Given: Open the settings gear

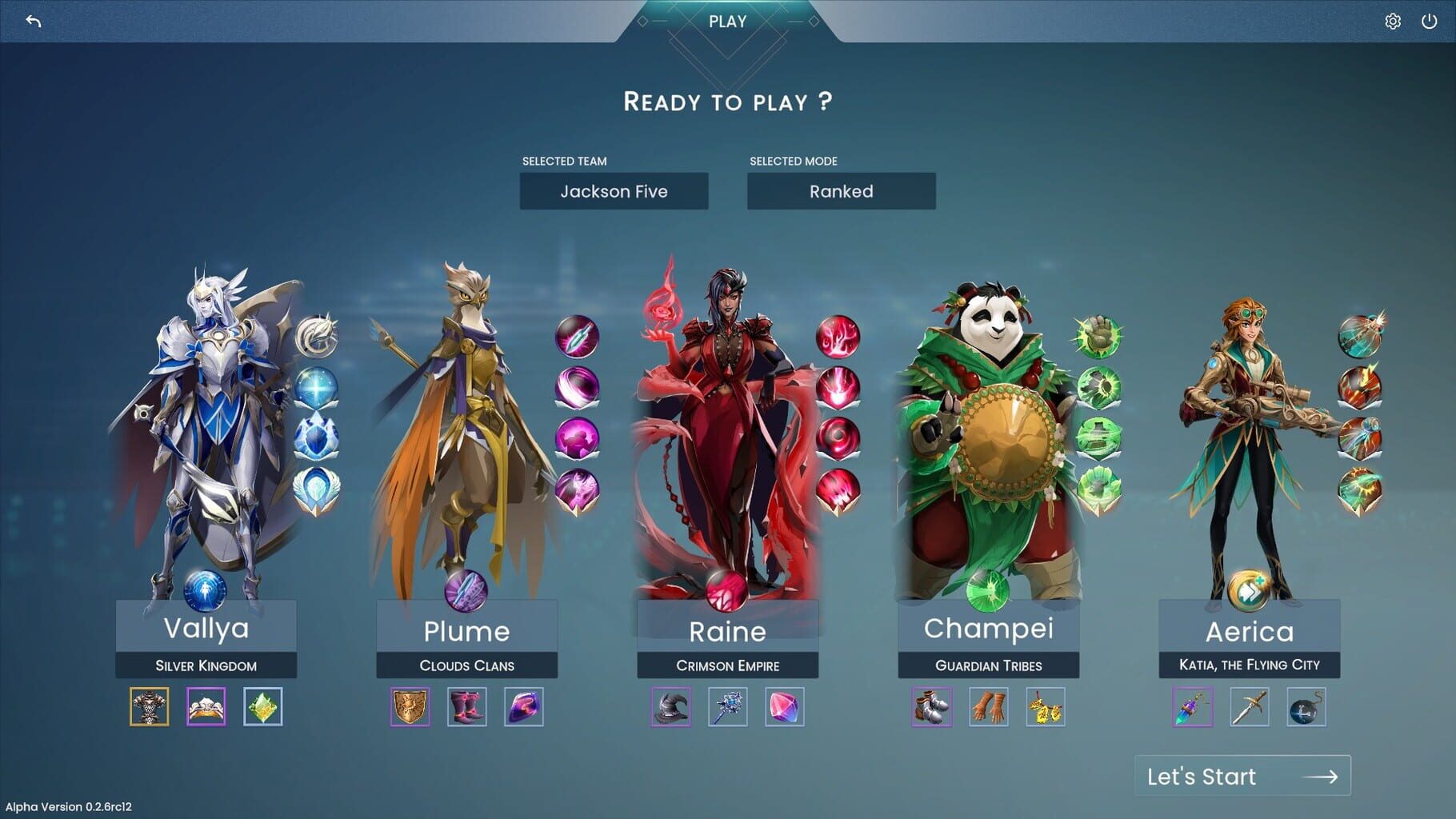Looking at the screenshot, I should (1391, 22).
